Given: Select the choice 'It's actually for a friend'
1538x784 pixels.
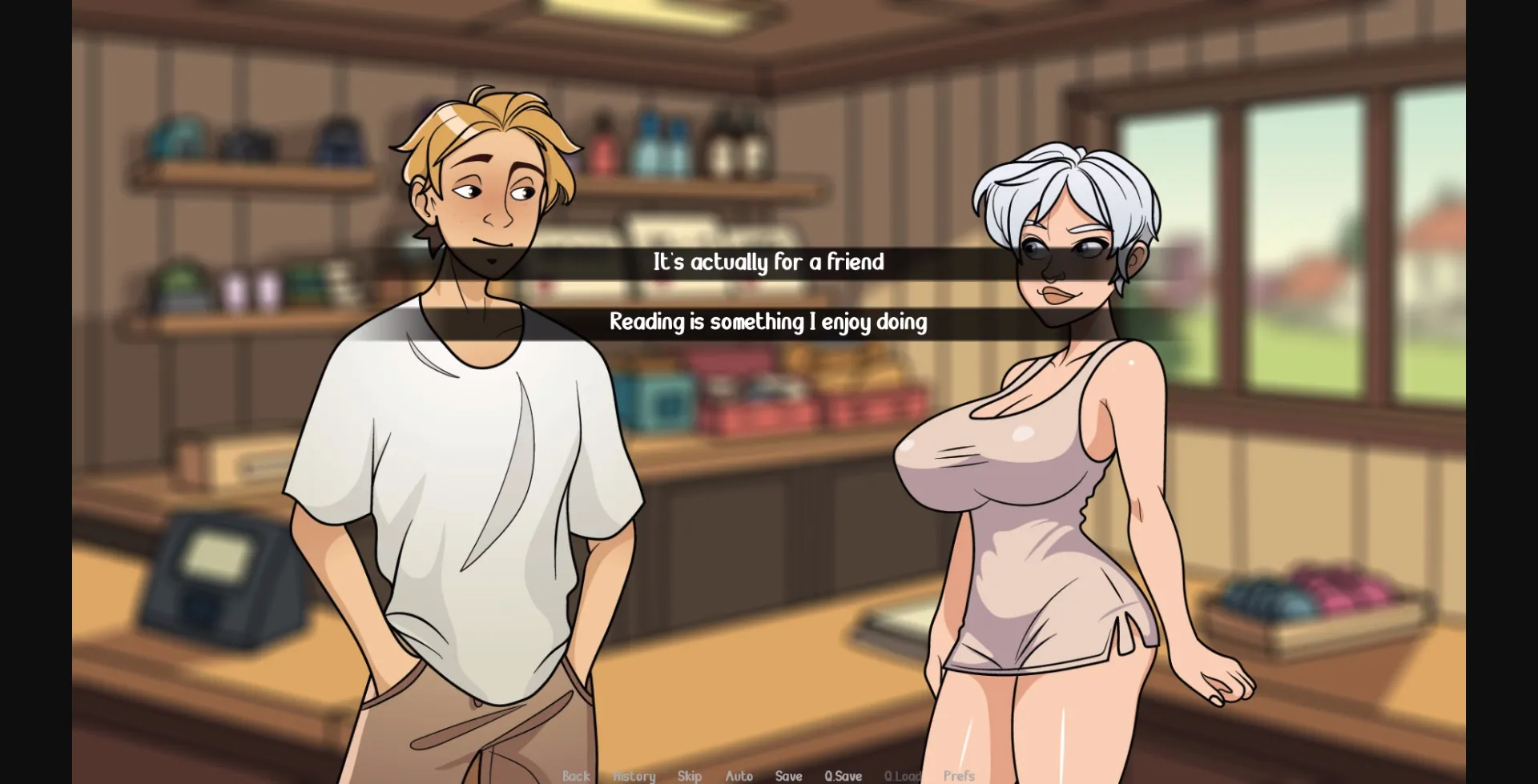Looking at the screenshot, I should pyautogui.click(x=769, y=262).
